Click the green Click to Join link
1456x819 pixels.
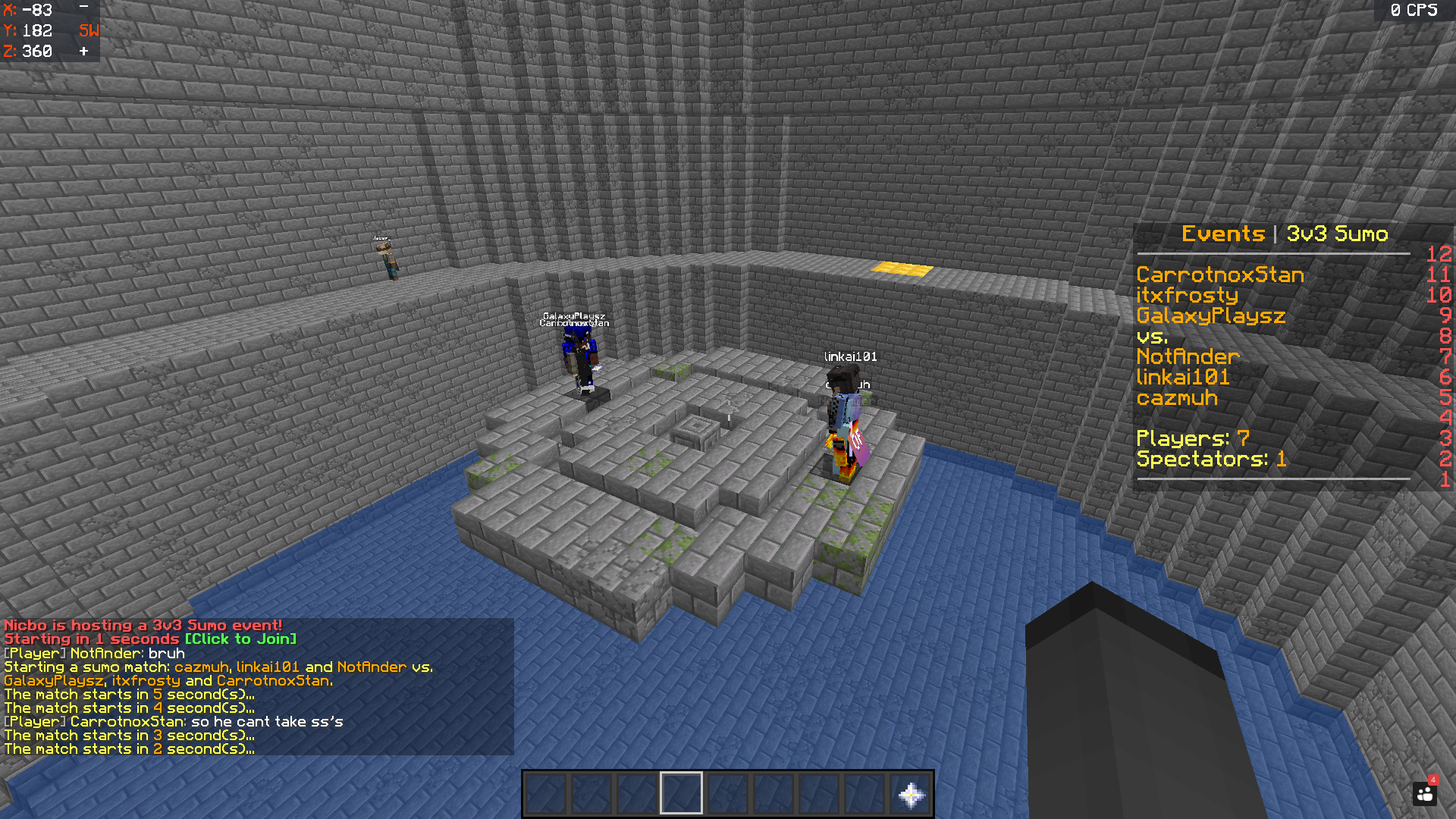(x=240, y=639)
